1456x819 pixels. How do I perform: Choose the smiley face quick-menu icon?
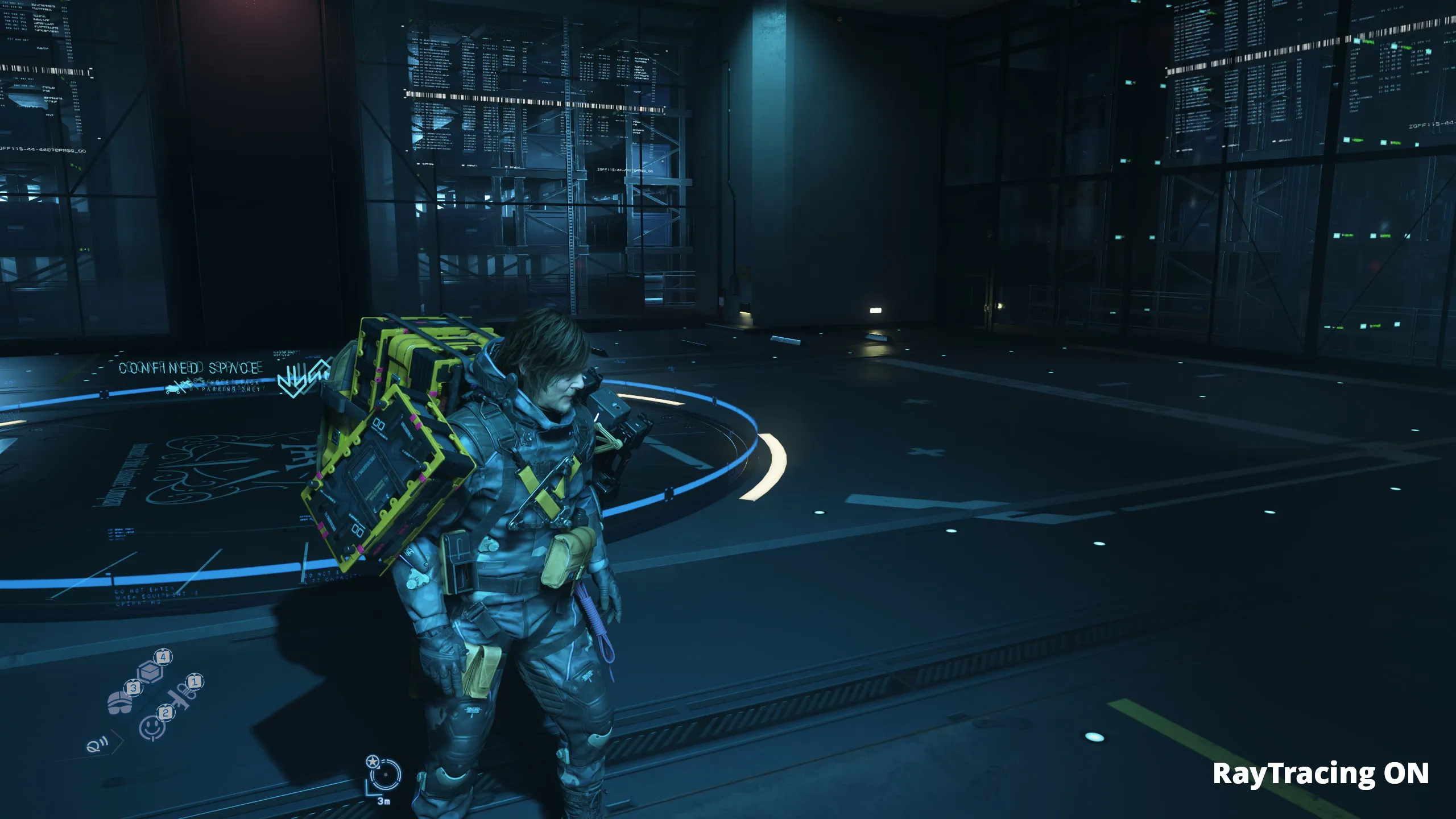pos(151,727)
